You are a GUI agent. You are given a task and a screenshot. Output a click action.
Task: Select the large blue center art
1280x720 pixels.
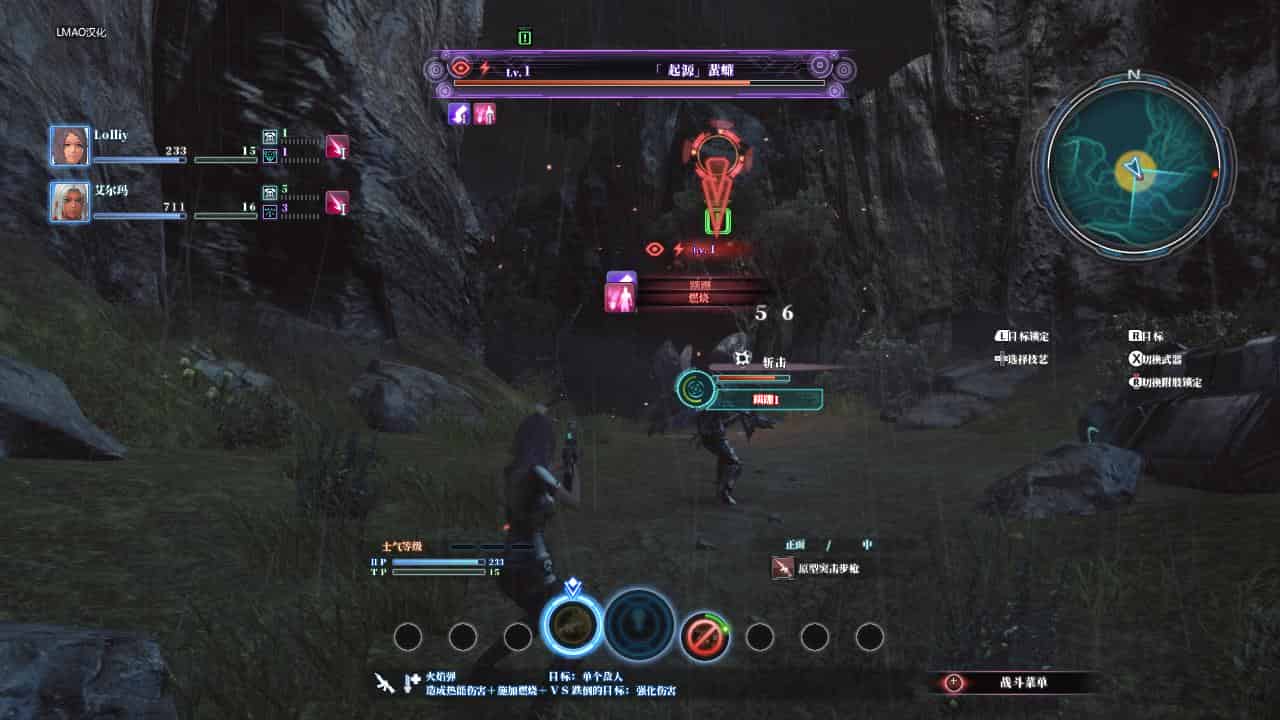639,625
